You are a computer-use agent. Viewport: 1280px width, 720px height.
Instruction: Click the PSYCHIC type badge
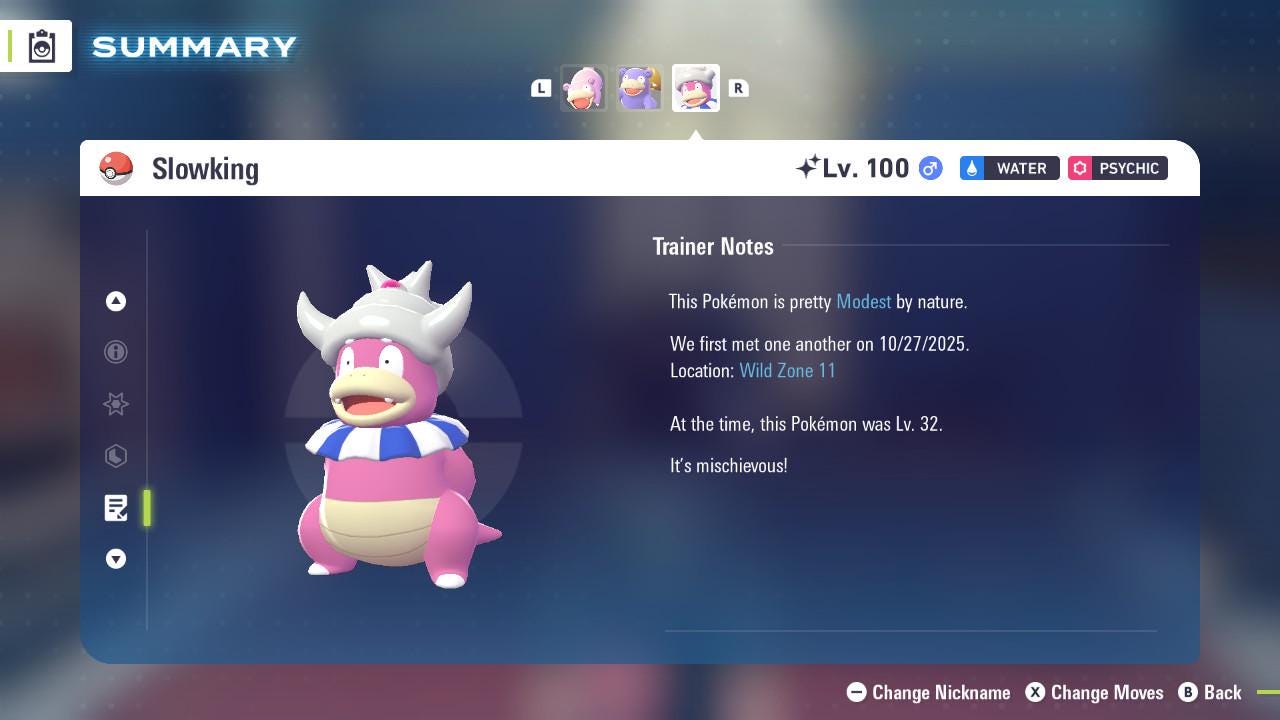pos(1117,168)
